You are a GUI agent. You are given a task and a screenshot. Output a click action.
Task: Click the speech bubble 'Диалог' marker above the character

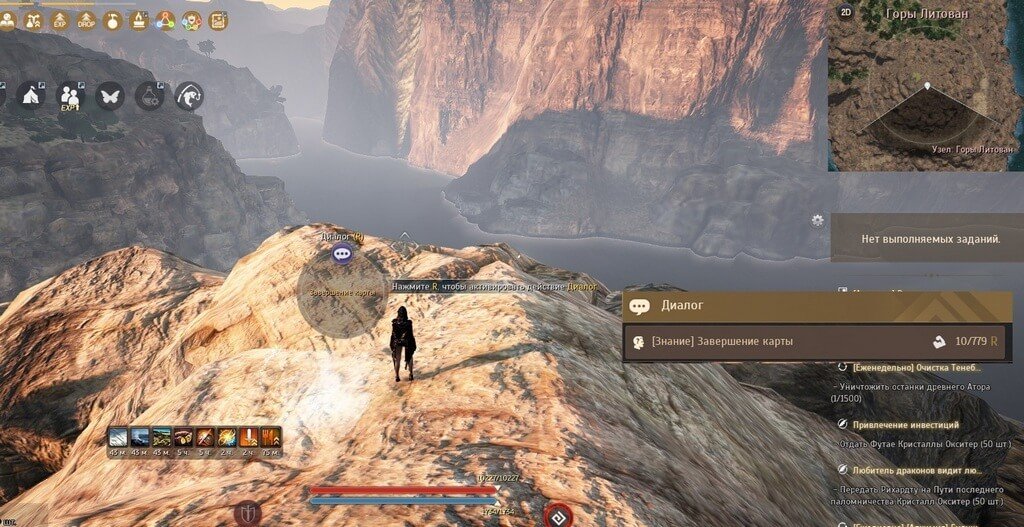point(342,254)
